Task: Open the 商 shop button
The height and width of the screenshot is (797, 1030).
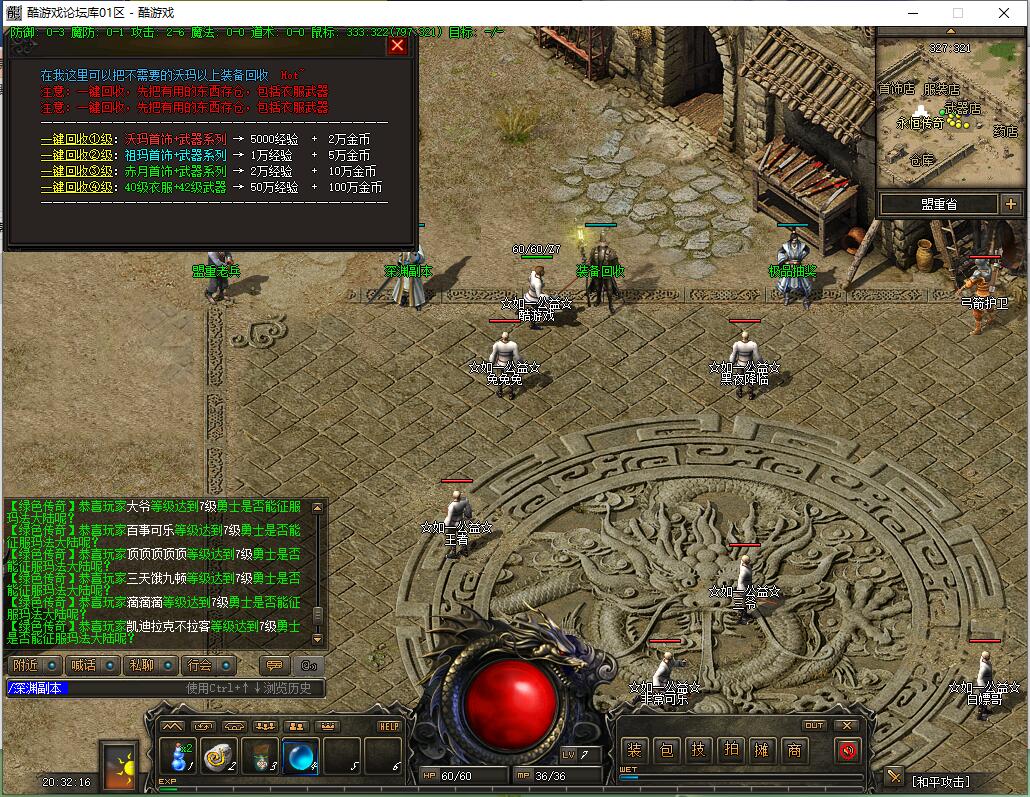Action: (794, 750)
